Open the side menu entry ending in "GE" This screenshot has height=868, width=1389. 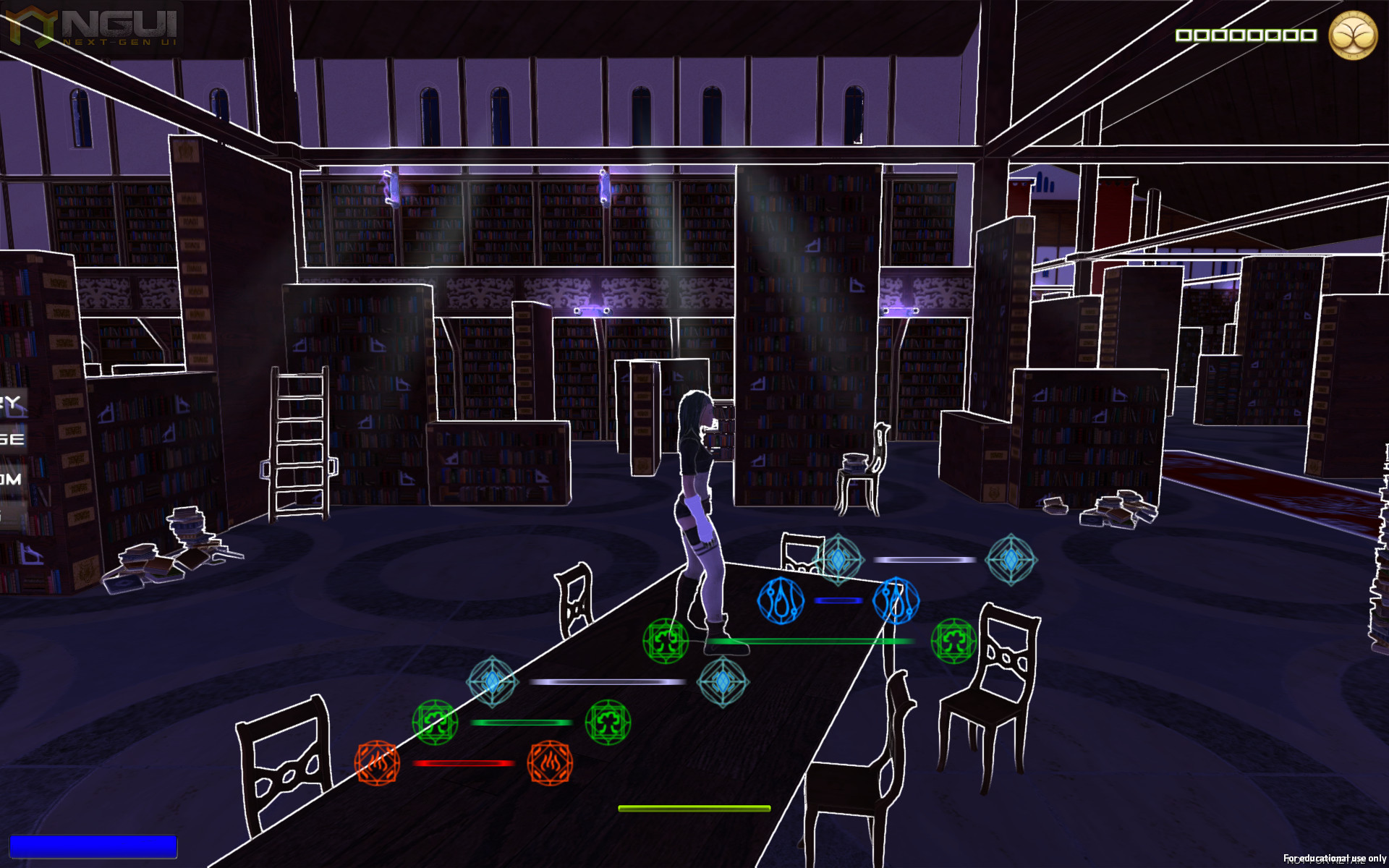[x=12, y=439]
